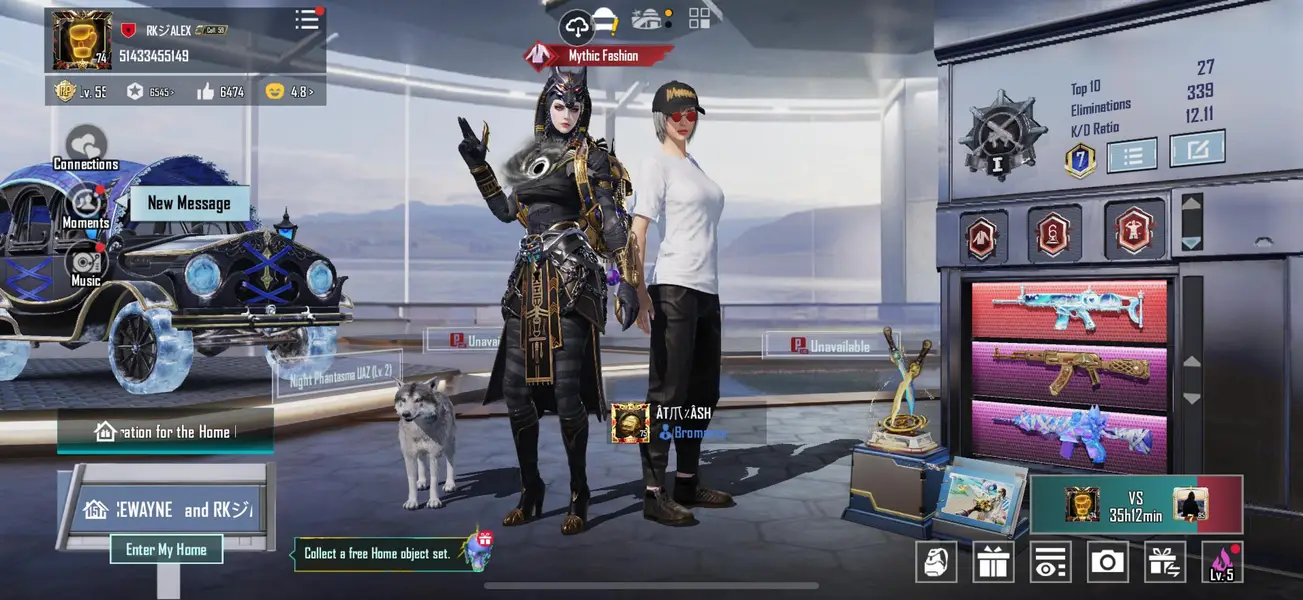Screen dimensions: 1303x600
Task: Show the detailed stats list button
Action: (x=1132, y=155)
